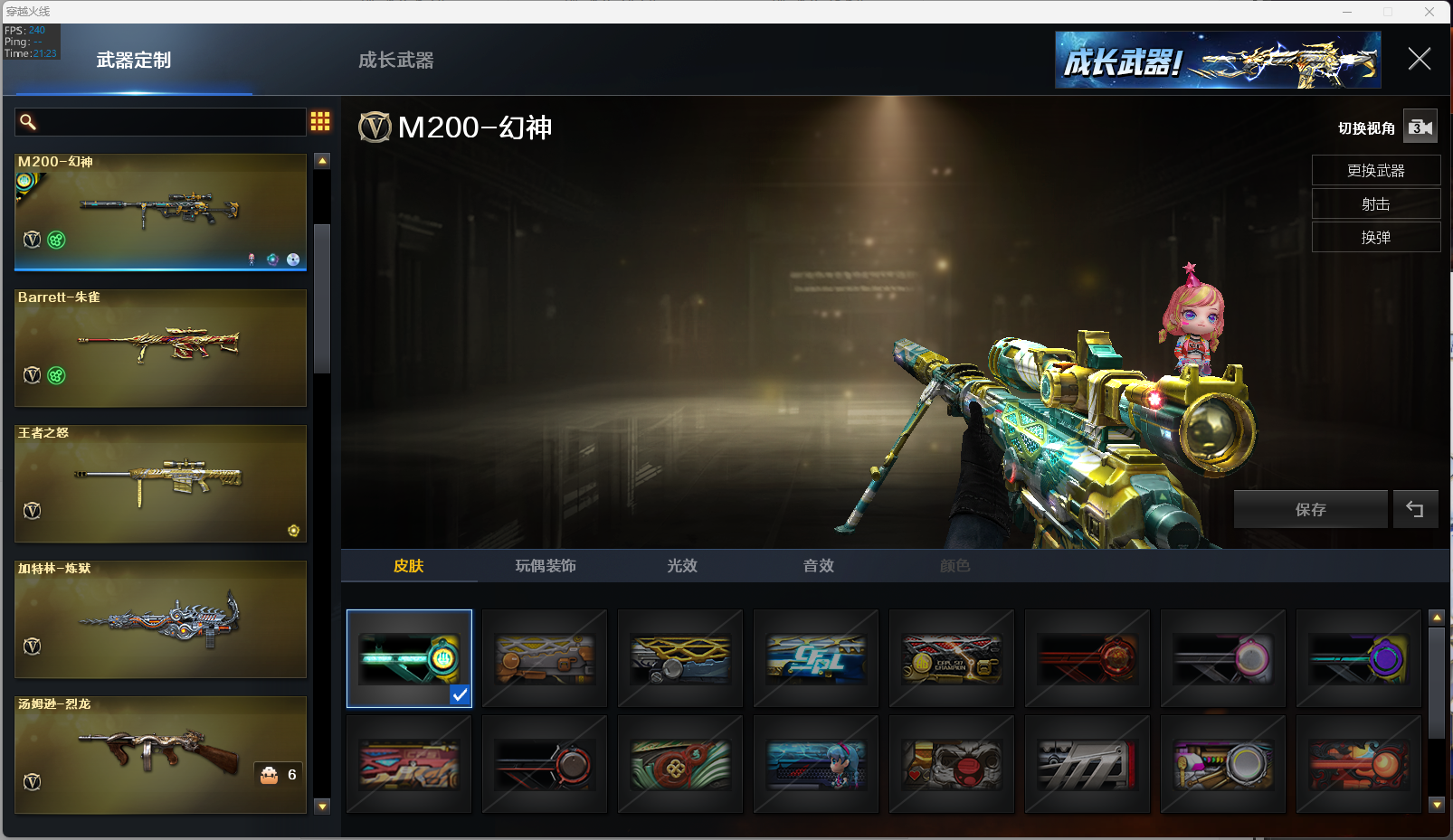Screen dimensions: 1453x840
Task: Play reload animation via 换弹 button
Action: point(1375,238)
